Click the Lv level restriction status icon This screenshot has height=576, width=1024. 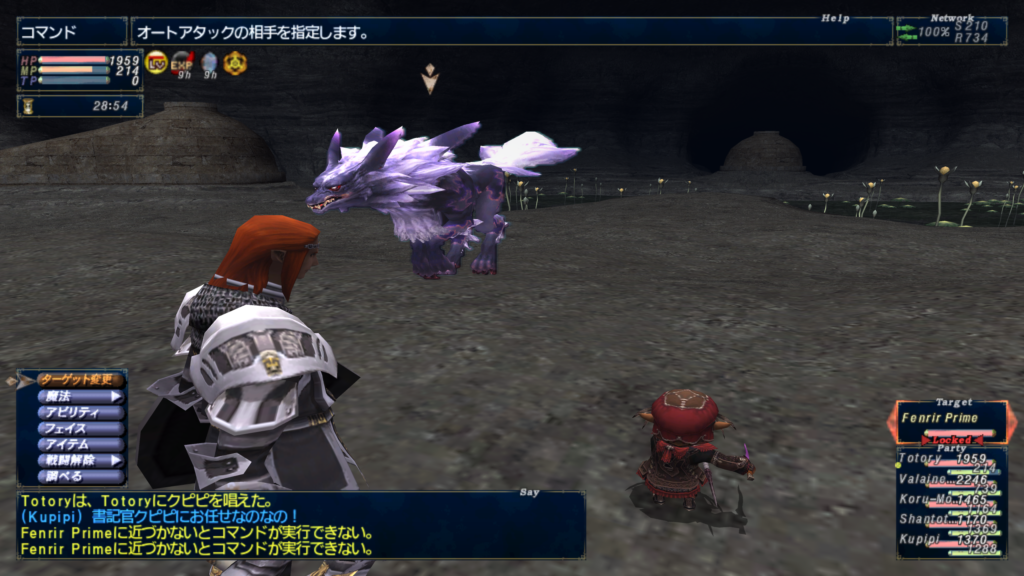coord(156,63)
